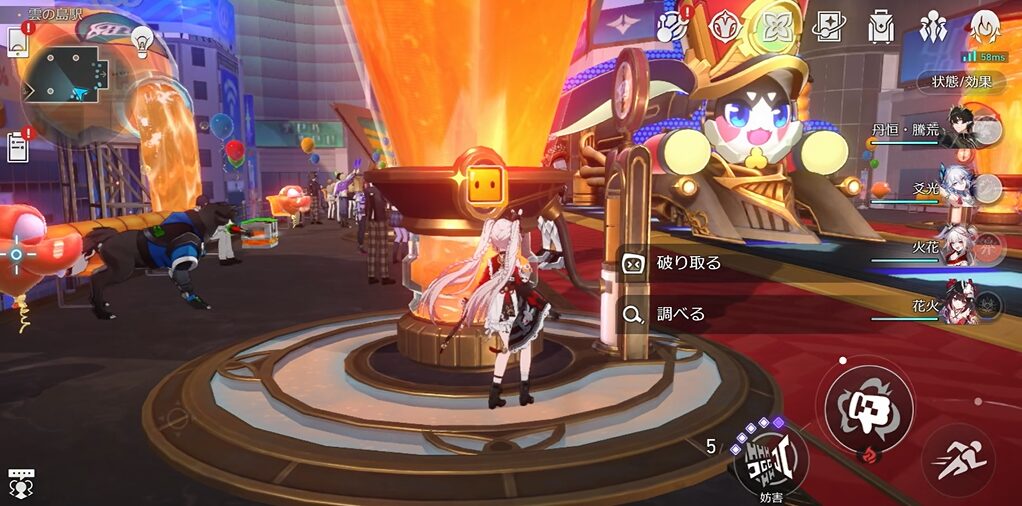Tap the lightbulb hint icon
This screenshot has width=1022, height=506.
click(x=141, y=41)
